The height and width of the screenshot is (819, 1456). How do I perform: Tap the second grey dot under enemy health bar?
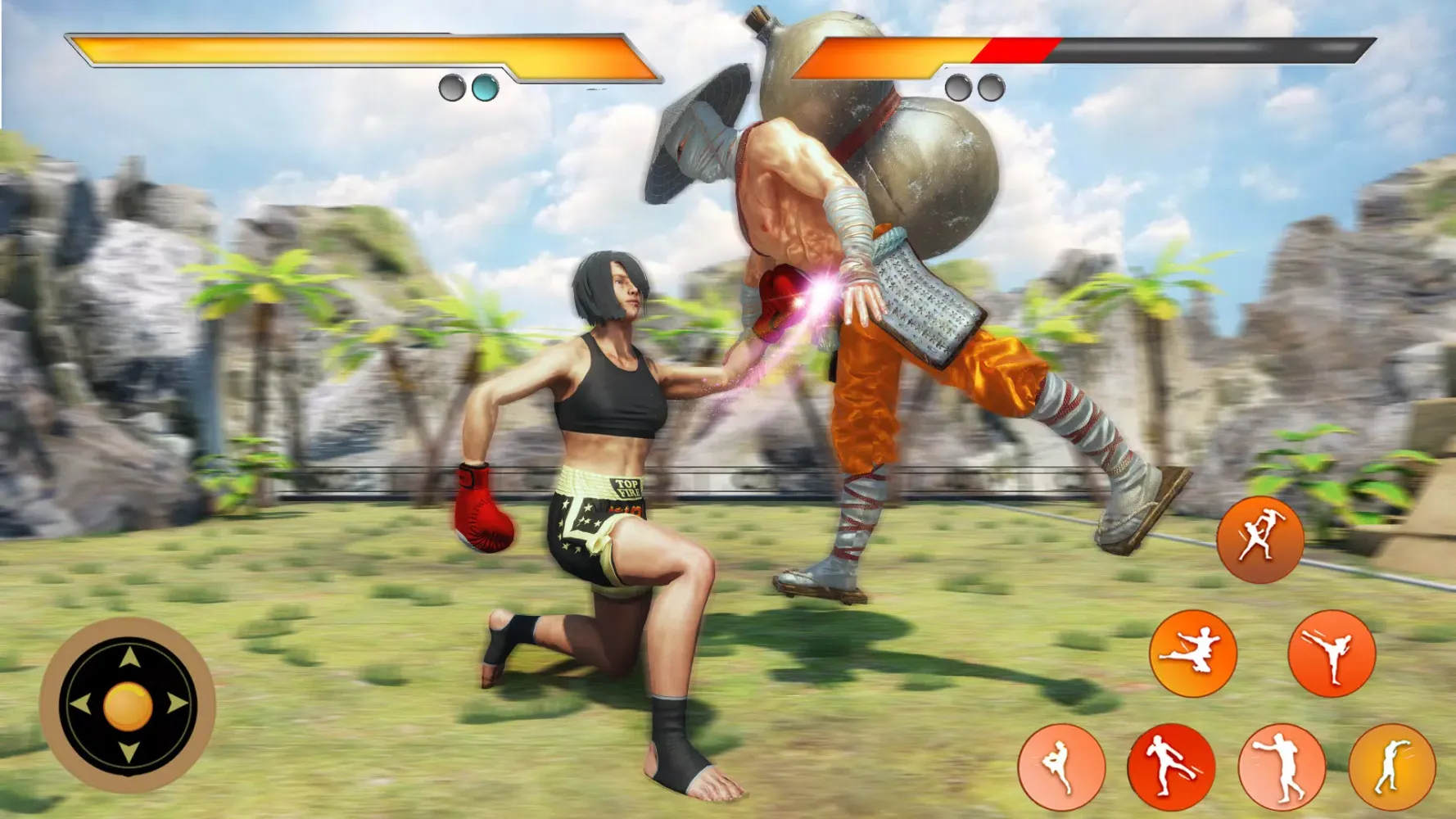click(x=992, y=86)
